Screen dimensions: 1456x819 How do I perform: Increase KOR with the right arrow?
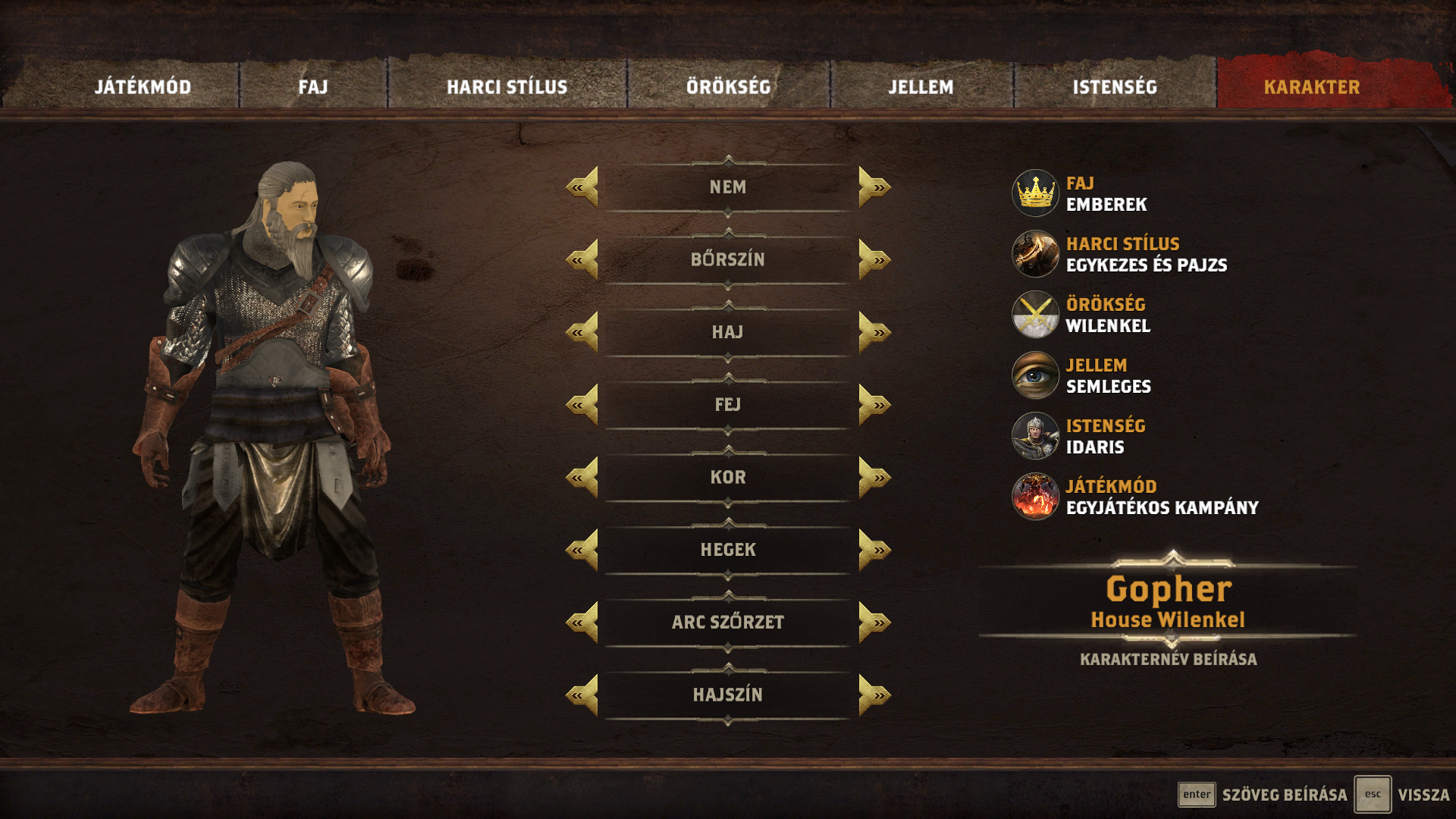pos(874,478)
